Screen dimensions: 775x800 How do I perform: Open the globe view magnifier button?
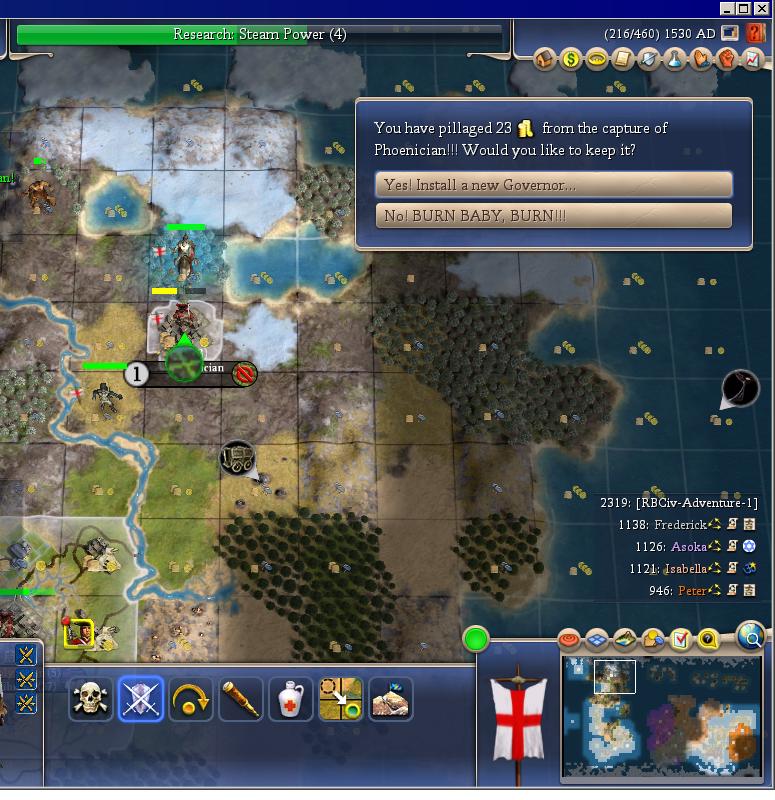pyautogui.click(x=750, y=634)
